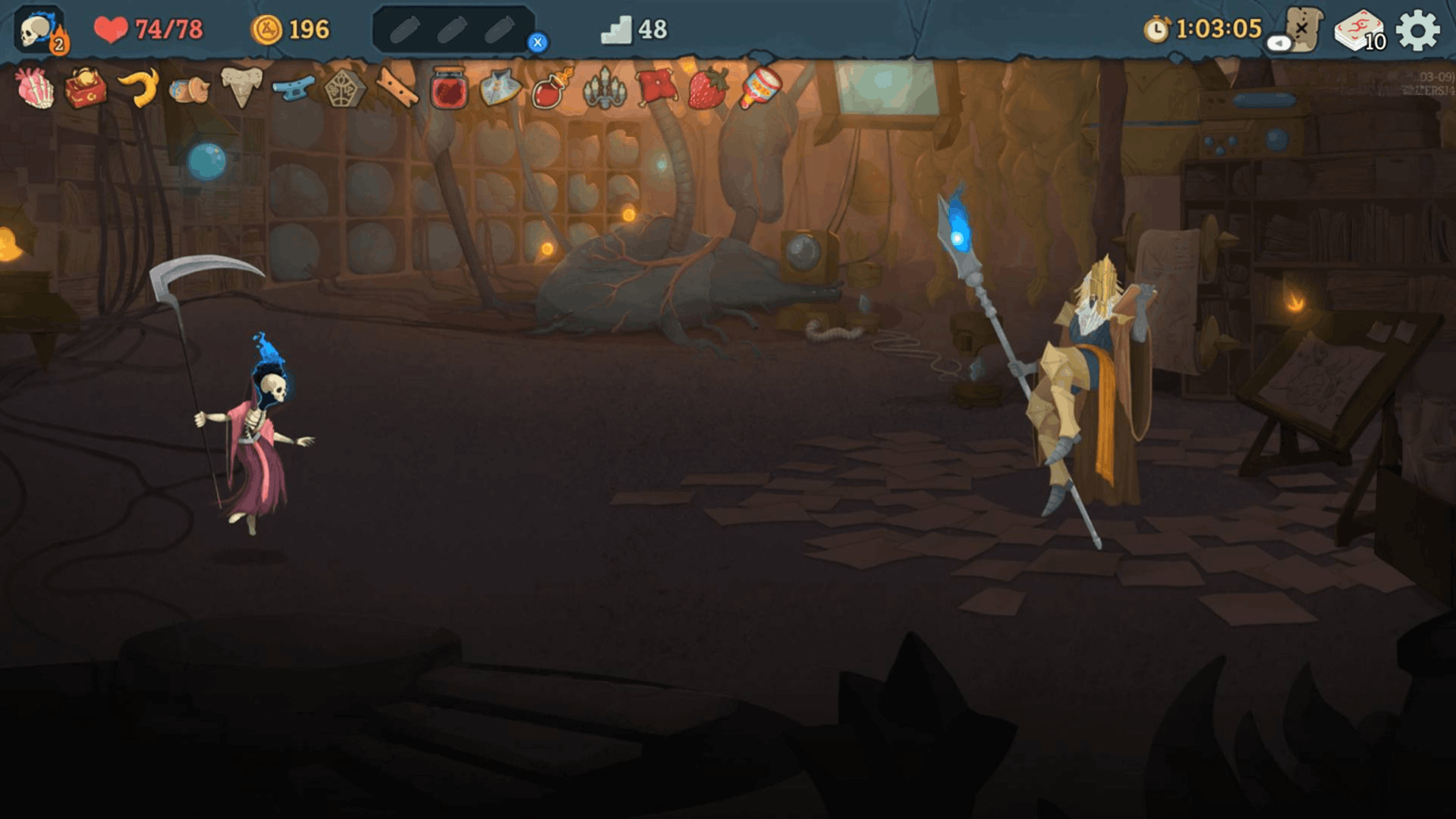
Task: Hide the potion slots with the blue X
Action: [x=539, y=43]
